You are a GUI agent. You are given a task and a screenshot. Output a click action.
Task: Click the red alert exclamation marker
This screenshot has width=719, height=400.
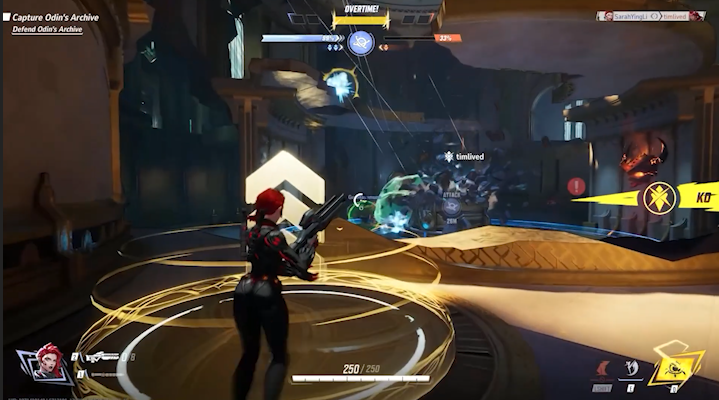pyautogui.click(x=577, y=186)
